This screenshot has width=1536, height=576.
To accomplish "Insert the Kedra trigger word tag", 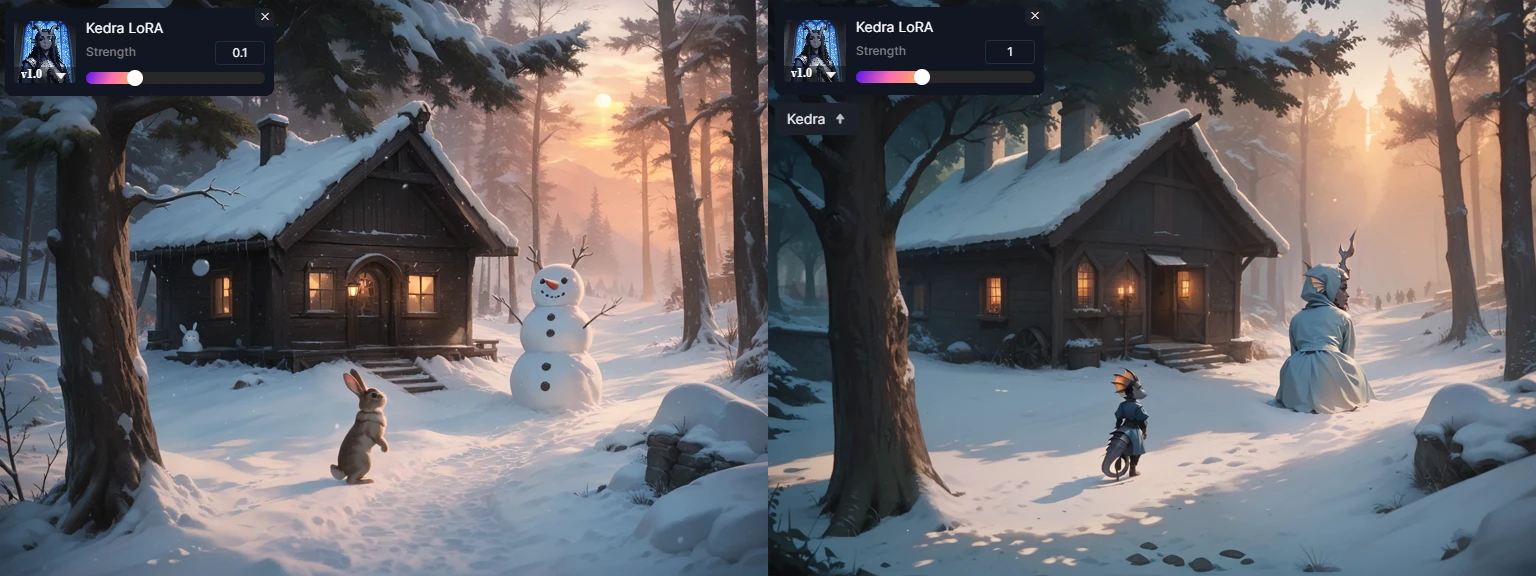I will point(816,119).
